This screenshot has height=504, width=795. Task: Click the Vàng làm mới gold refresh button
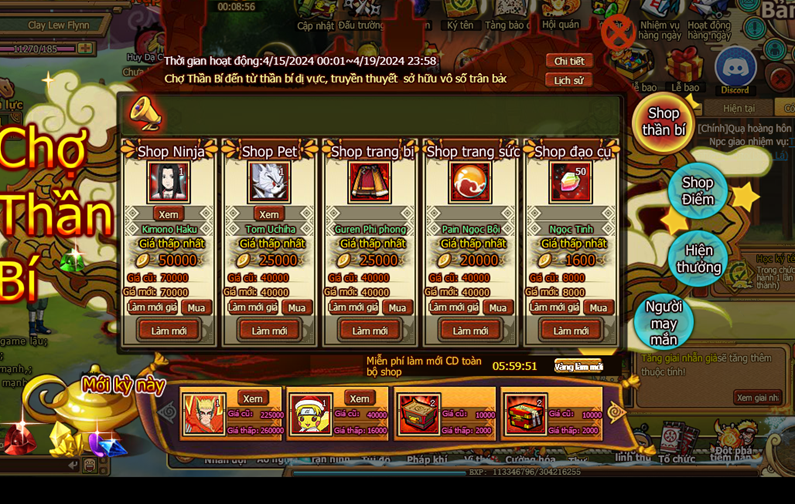[578, 366]
